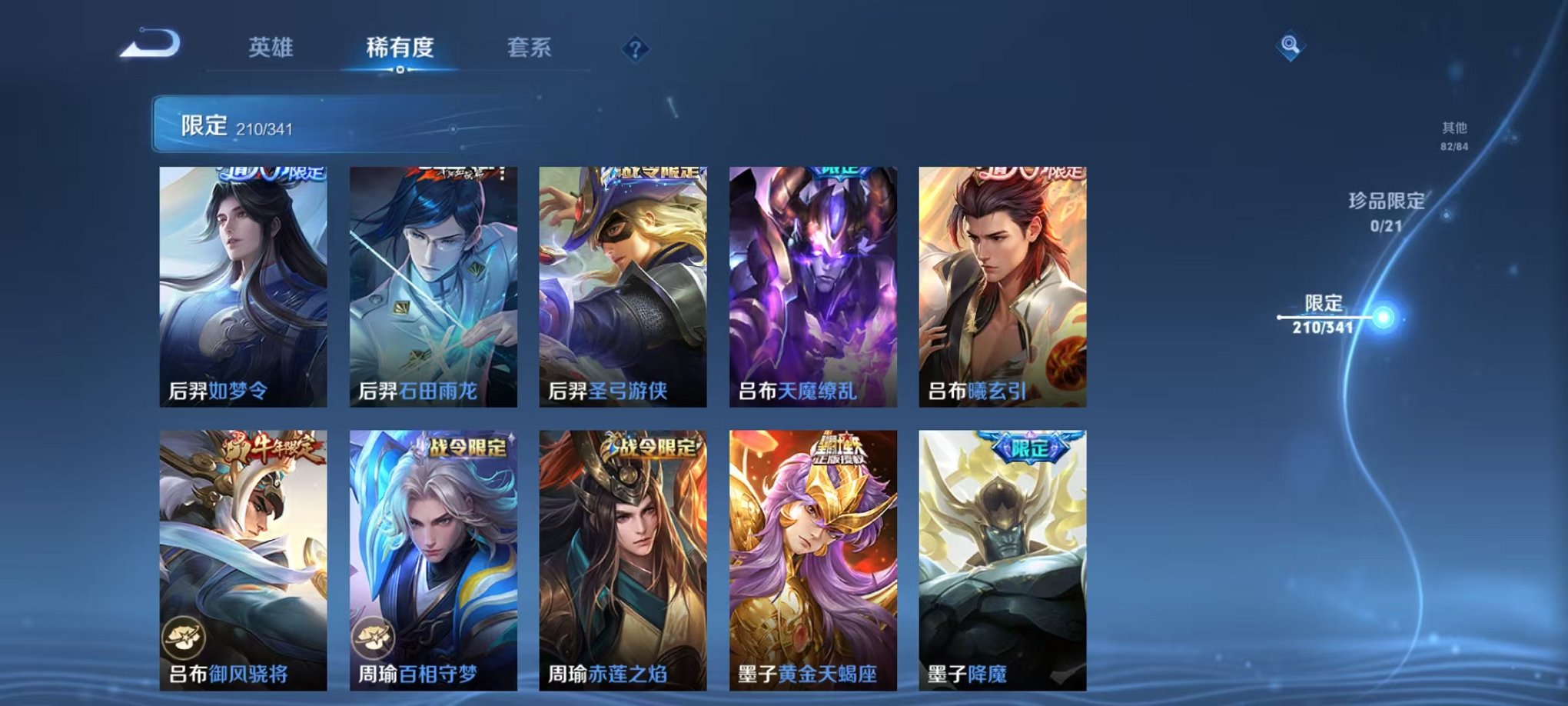
Task: Click the 稀有度 tab label
Action: point(398,46)
